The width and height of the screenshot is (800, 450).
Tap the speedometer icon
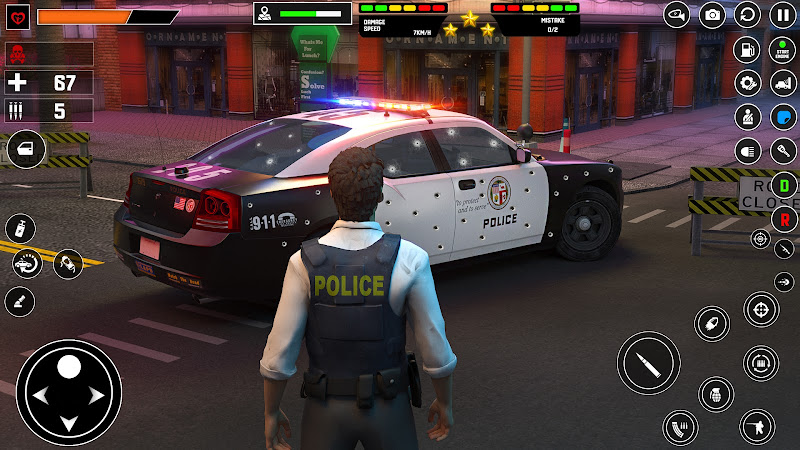(x=27, y=264)
